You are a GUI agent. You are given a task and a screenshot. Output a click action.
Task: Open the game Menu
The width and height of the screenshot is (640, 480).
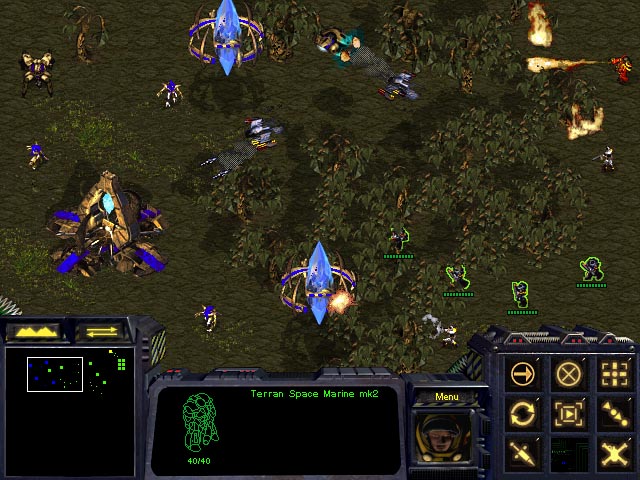coord(446,397)
